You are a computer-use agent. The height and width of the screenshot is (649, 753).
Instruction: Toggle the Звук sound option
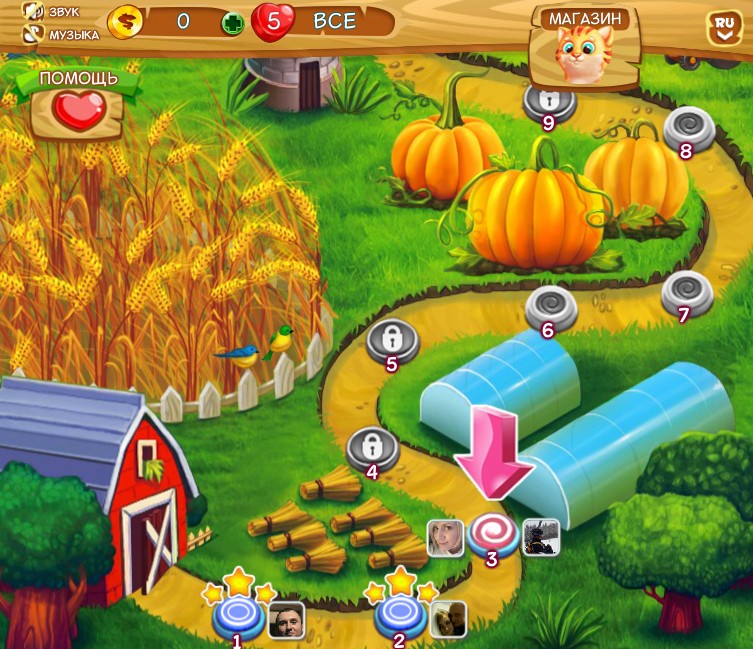pos(36,12)
